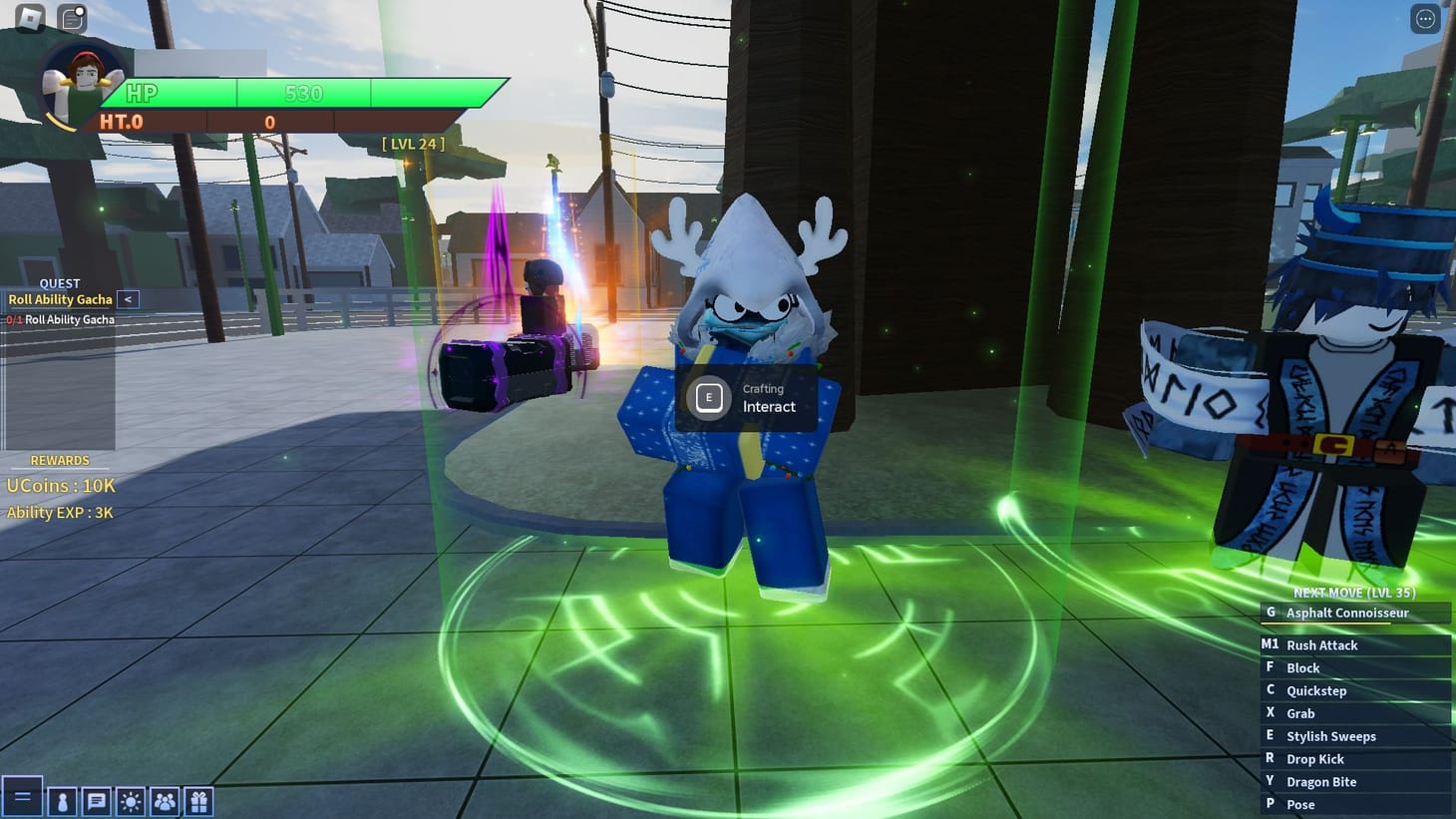Open the group/friends icon in bottom toolbar
This screenshot has width=1456, height=819.
164,799
